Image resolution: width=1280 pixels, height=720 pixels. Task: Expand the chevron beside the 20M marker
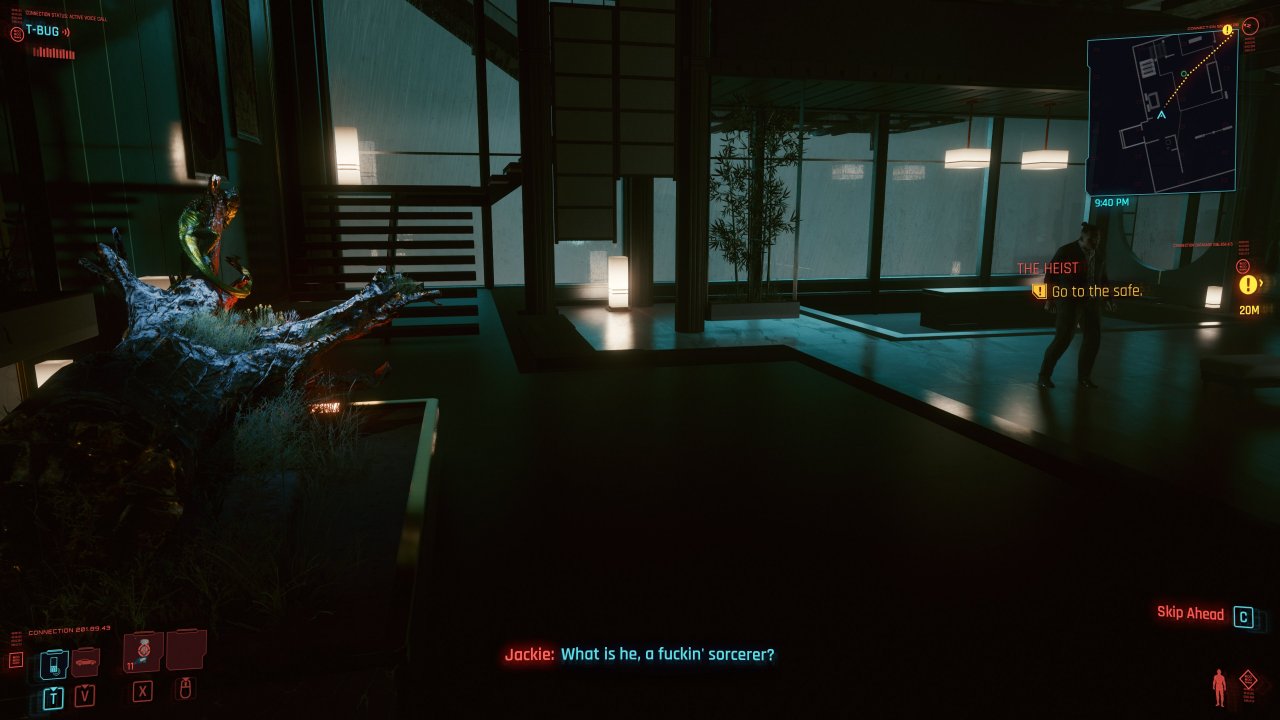pos(1262,283)
